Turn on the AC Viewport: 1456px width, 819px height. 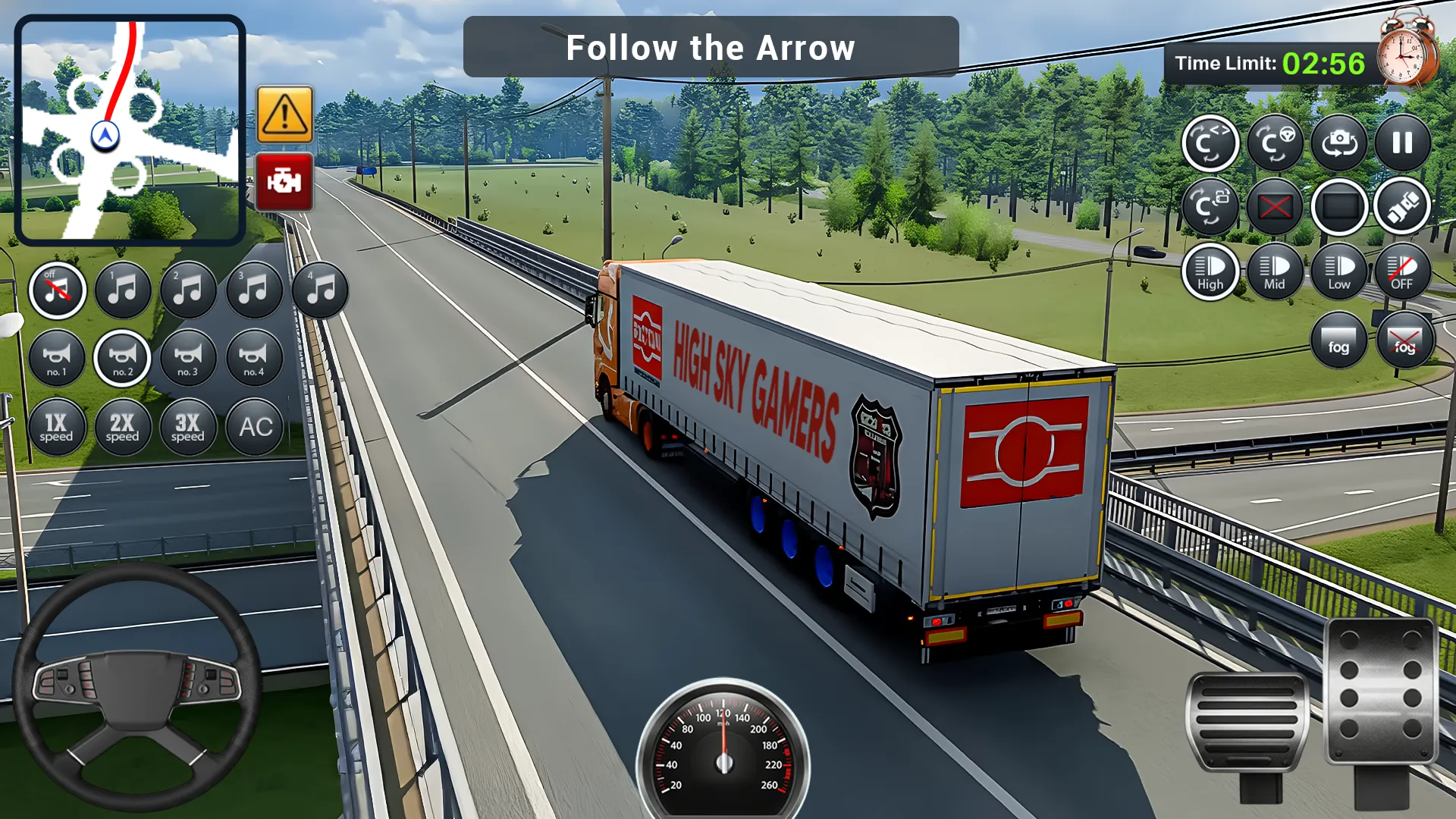(x=254, y=427)
